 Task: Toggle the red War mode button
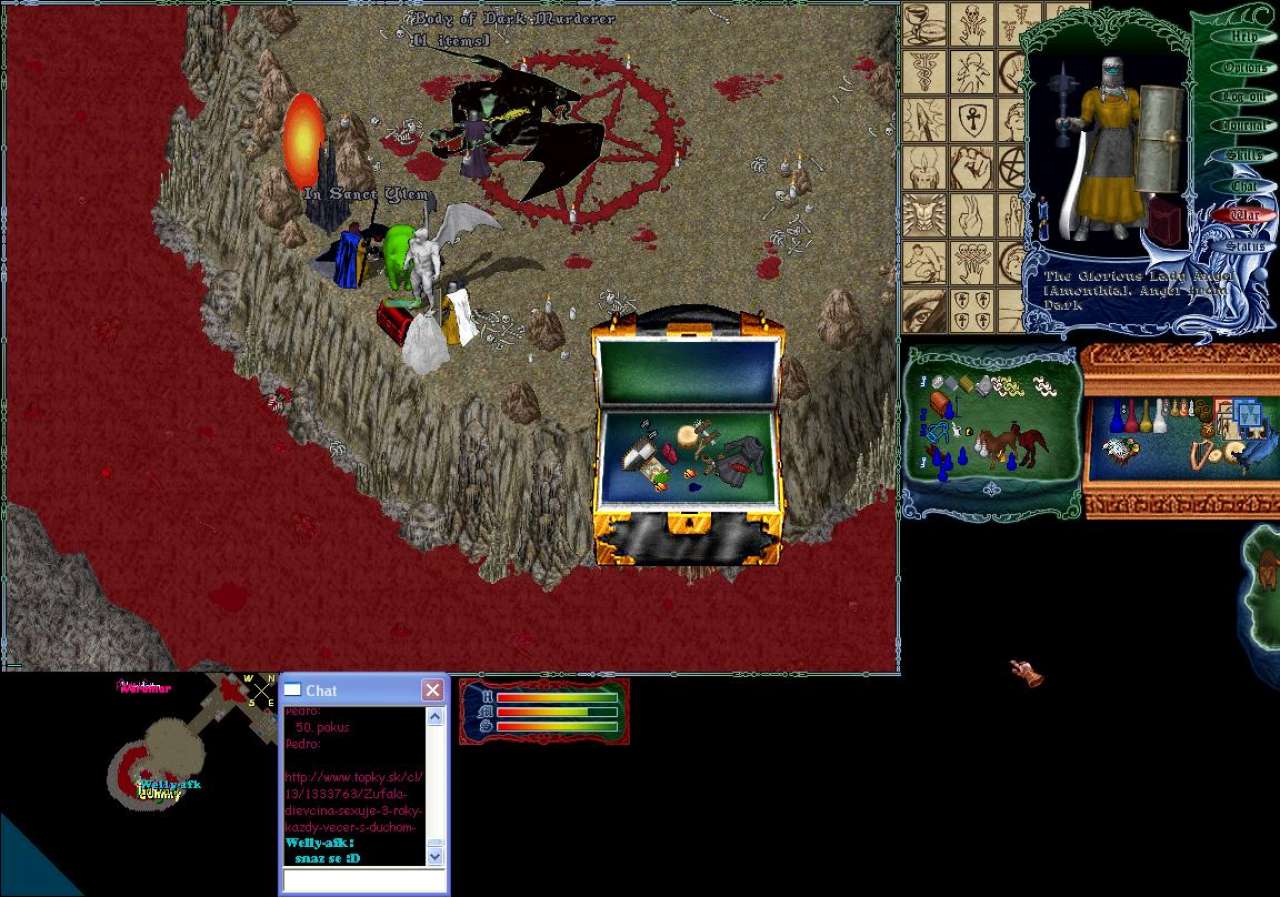1244,215
